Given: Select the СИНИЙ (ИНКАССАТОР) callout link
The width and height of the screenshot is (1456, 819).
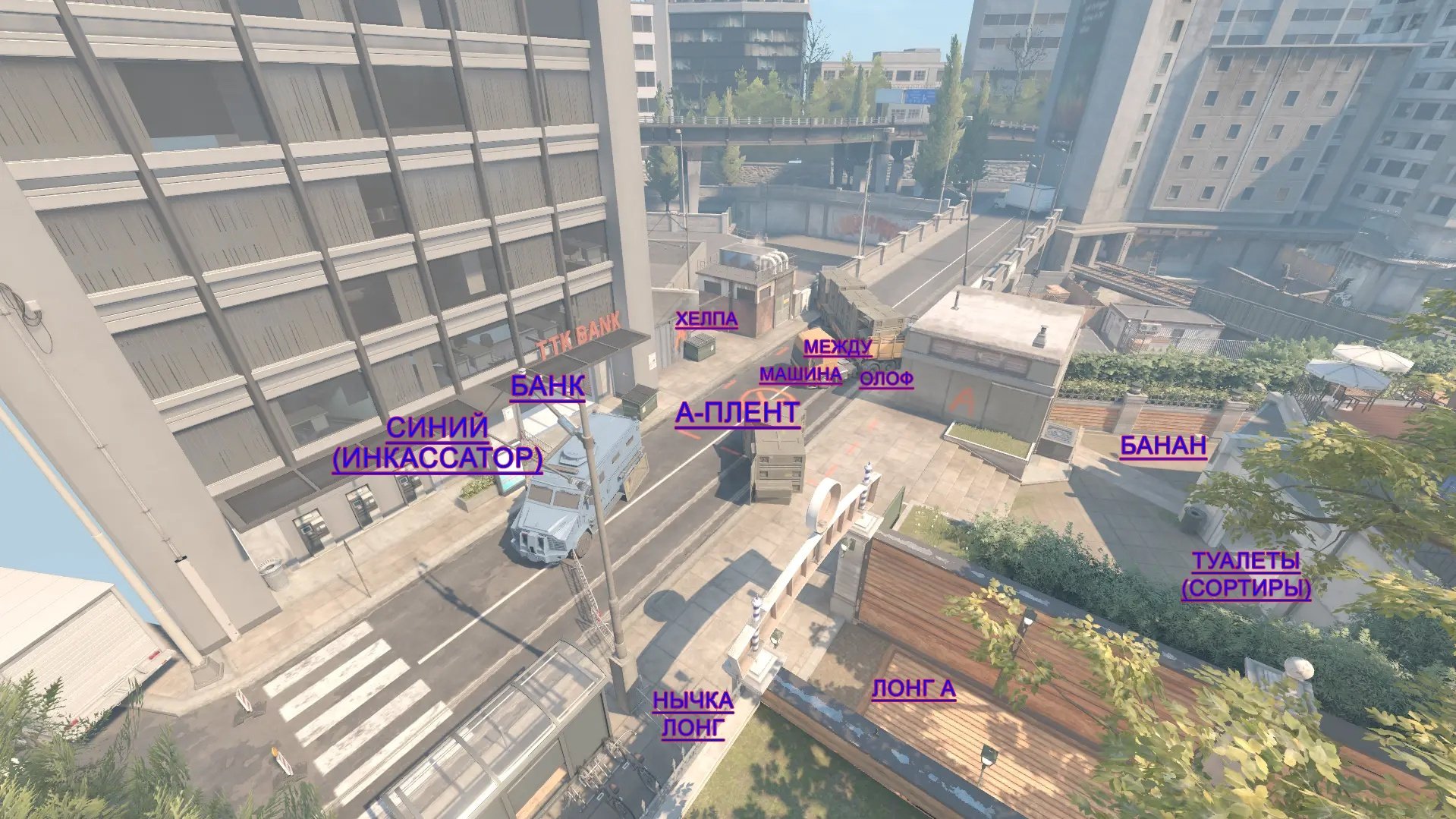Looking at the screenshot, I should click(437, 443).
